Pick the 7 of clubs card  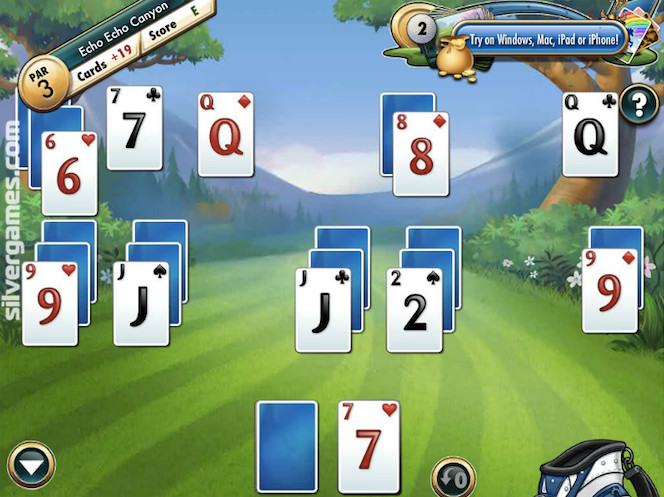point(135,128)
